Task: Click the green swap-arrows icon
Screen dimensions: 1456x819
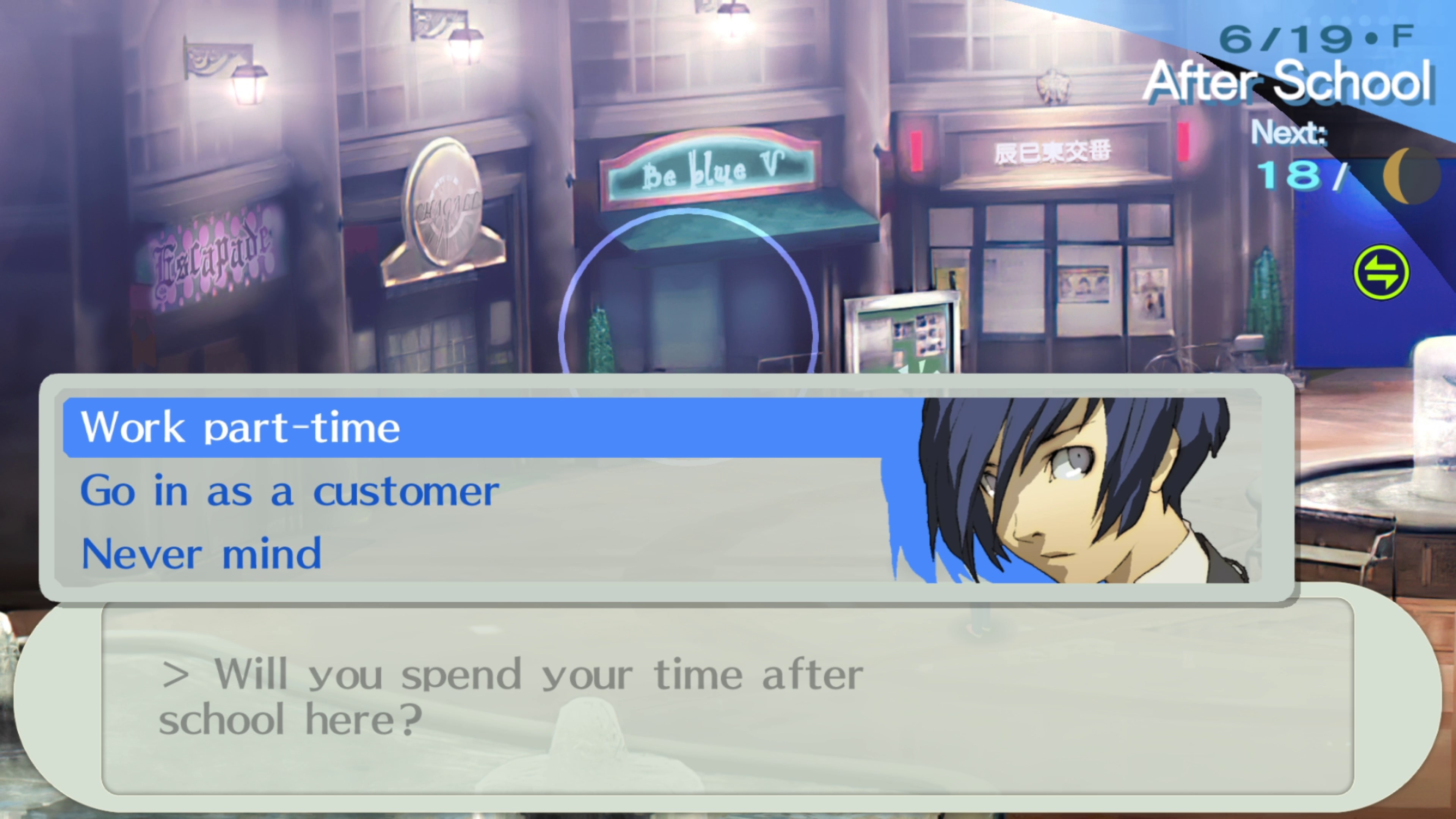Action: [1380, 272]
